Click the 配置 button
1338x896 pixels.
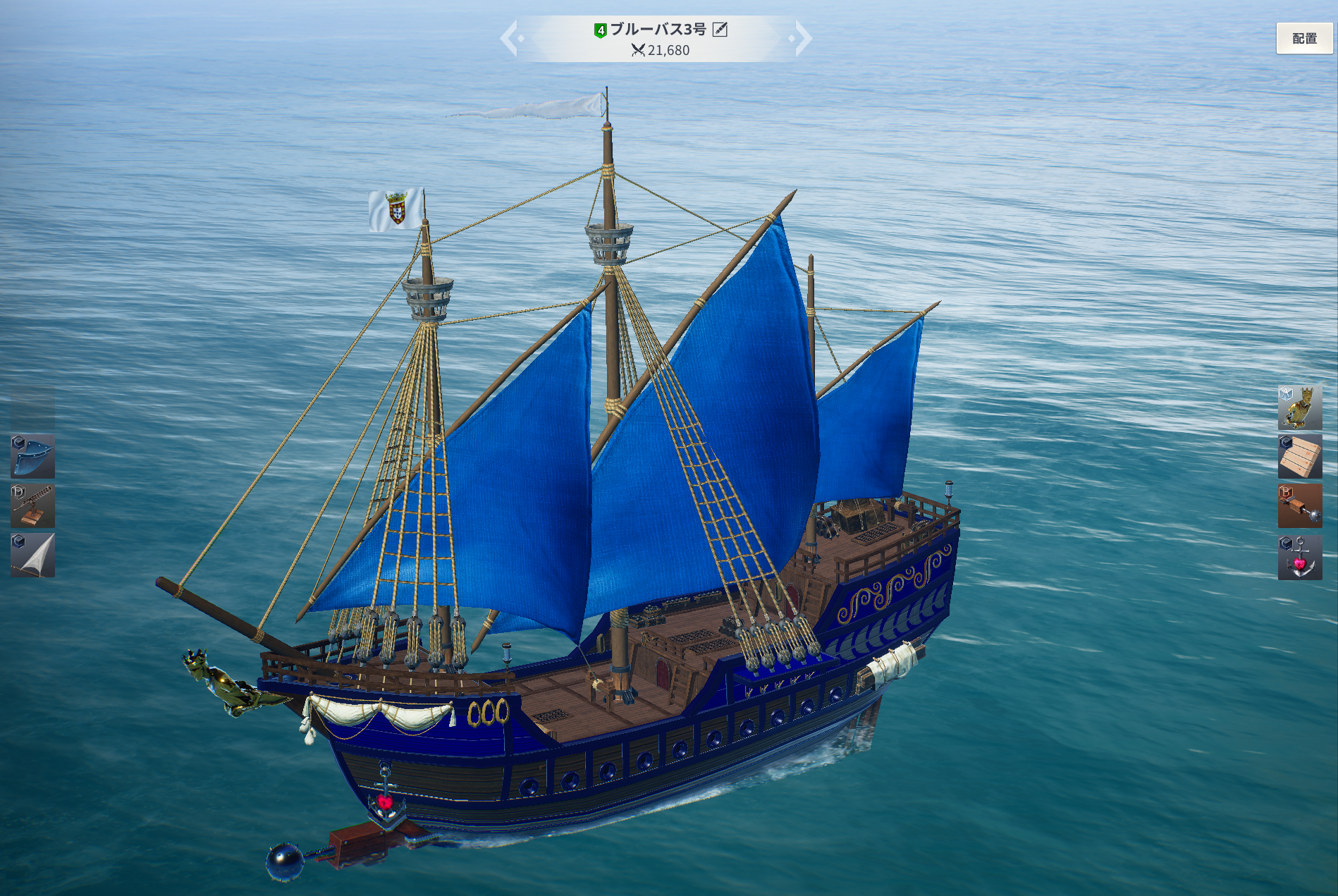1303,39
